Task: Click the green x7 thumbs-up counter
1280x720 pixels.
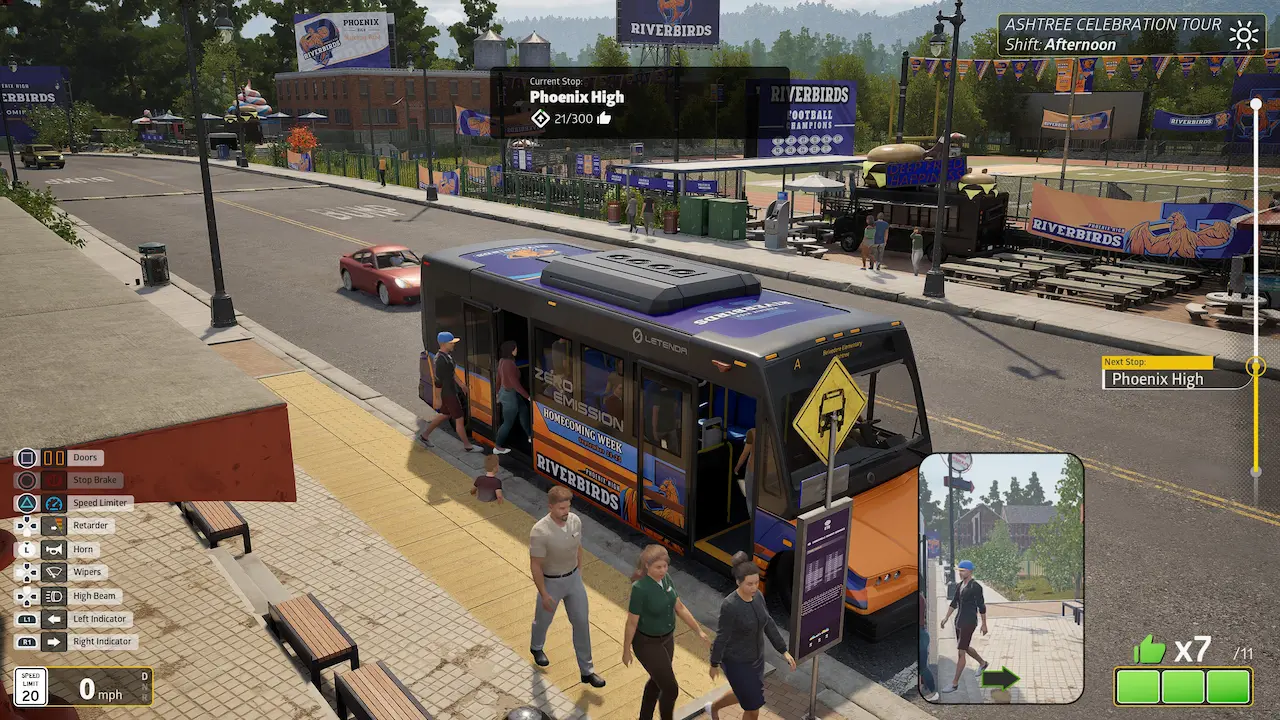Action: 1152,649
